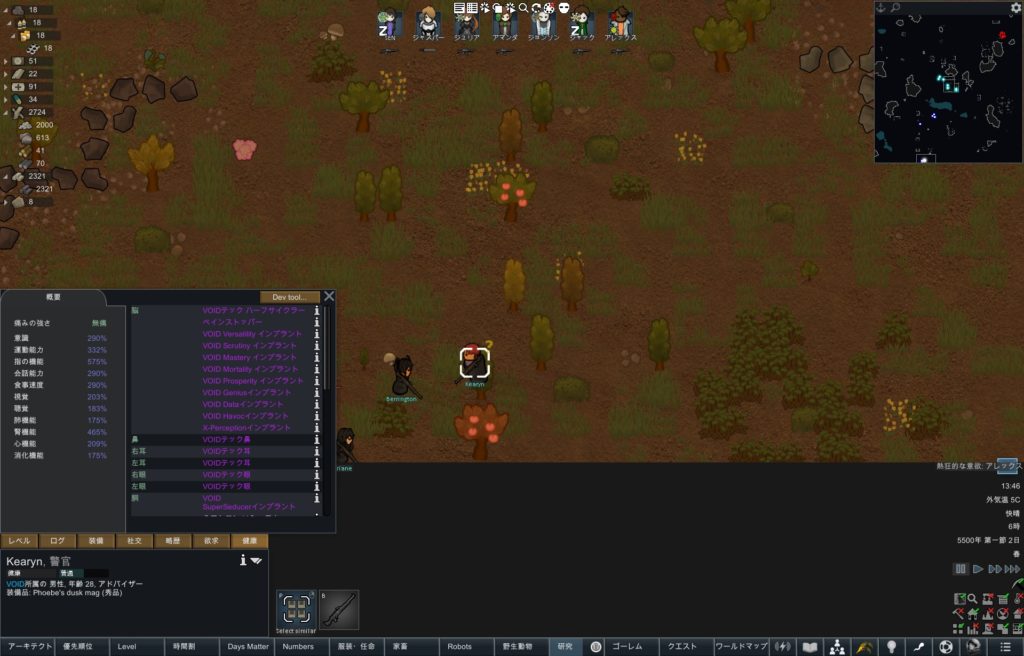Open the Numbers menu
The height and width of the screenshot is (656, 1024).
[x=298, y=647]
